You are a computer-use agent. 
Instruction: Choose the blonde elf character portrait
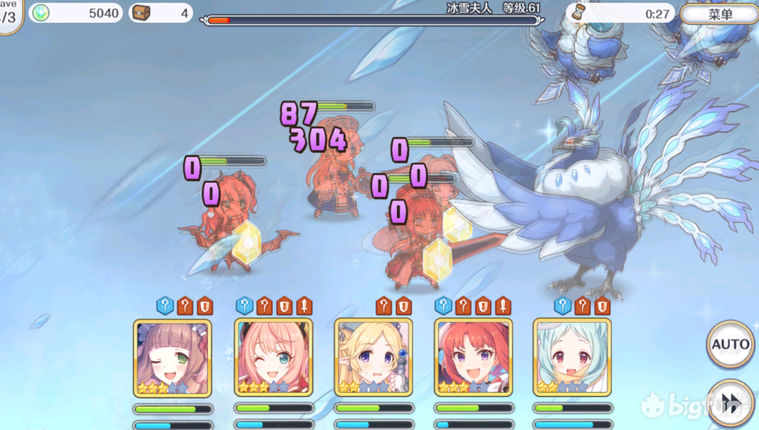[x=373, y=357]
